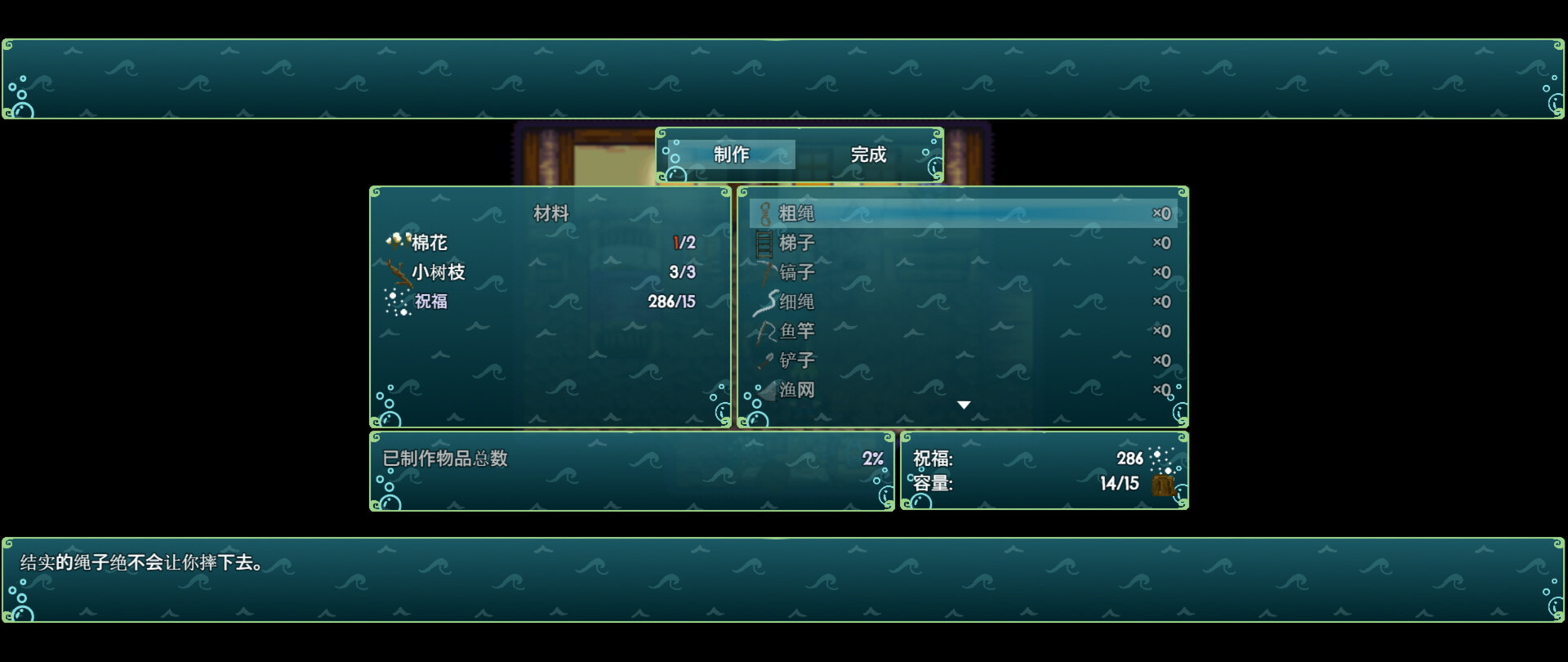Select the 镐子 pickaxe icon
This screenshot has height=662, width=1568.
[x=764, y=272]
